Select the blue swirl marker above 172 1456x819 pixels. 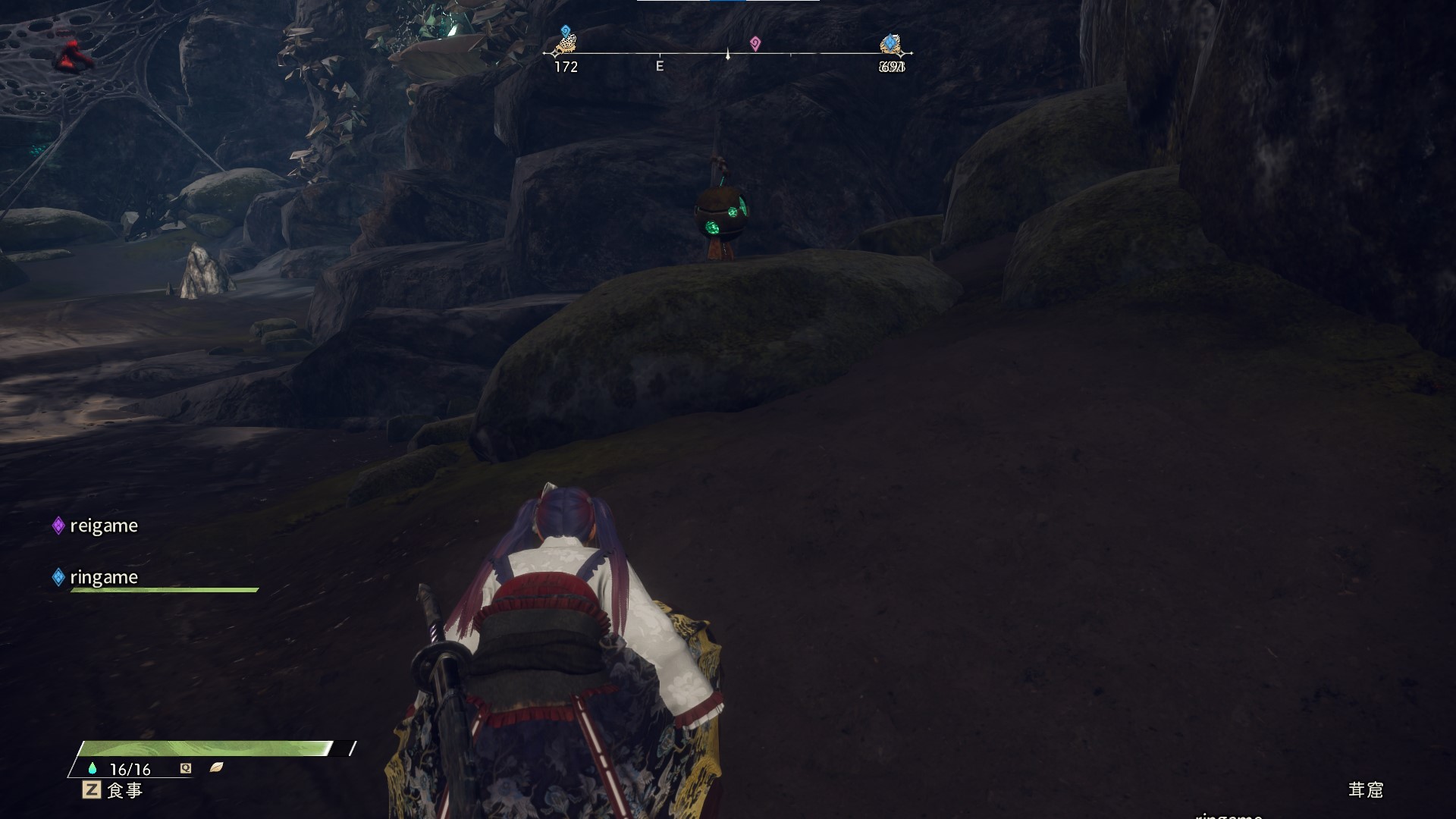coord(565,32)
